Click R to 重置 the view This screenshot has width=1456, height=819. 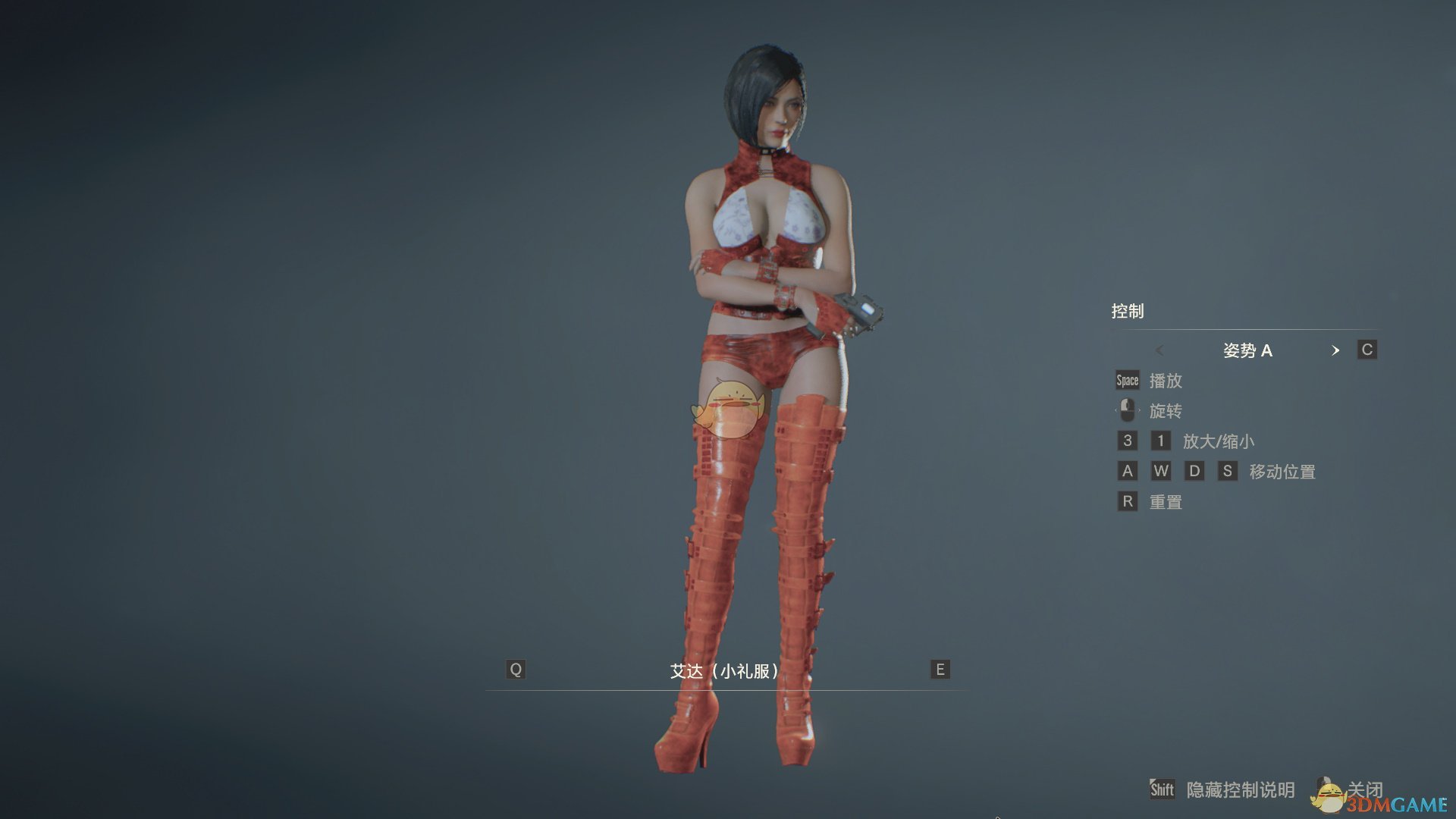click(1128, 501)
